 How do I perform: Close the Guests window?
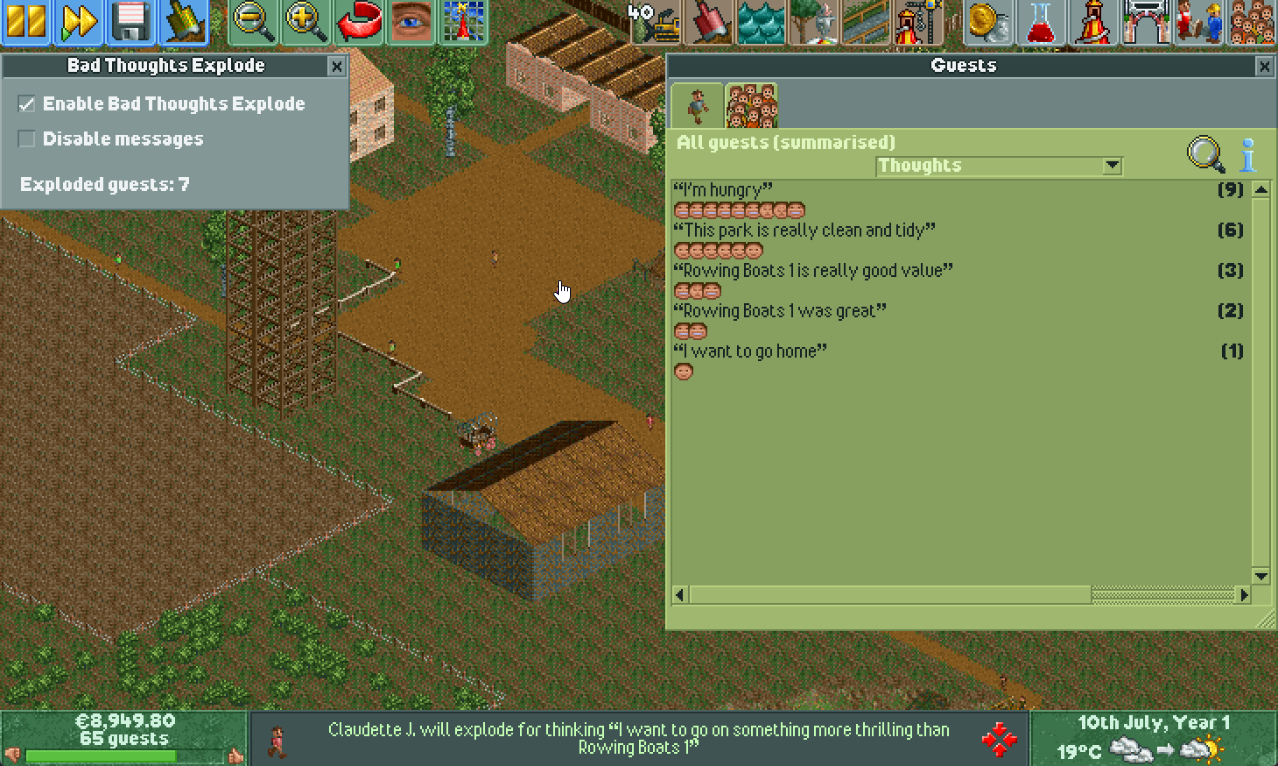click(1265, 66)
